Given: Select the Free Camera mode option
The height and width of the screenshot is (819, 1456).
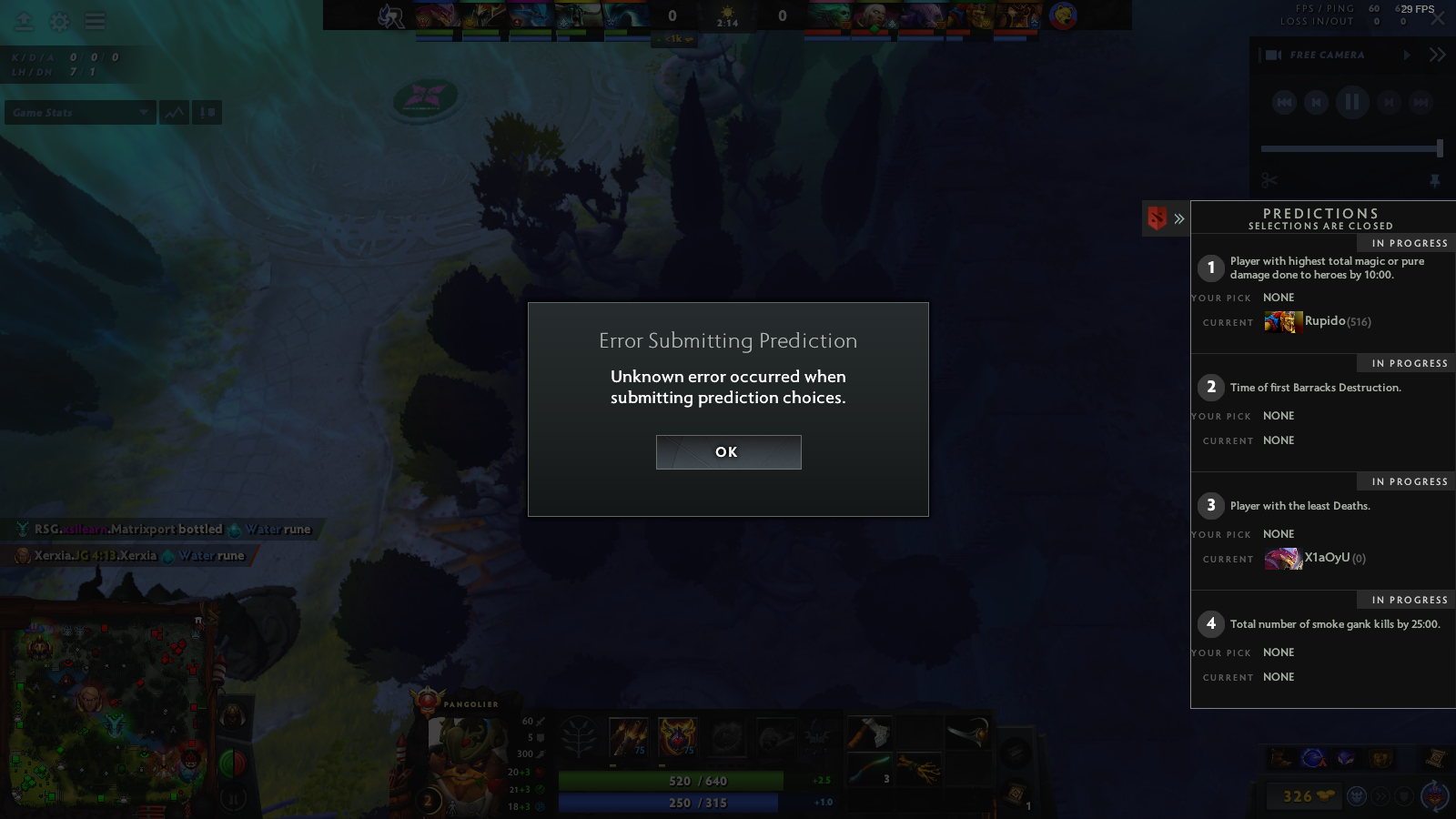Looking at the screenshot, I should coord(1326,55).
